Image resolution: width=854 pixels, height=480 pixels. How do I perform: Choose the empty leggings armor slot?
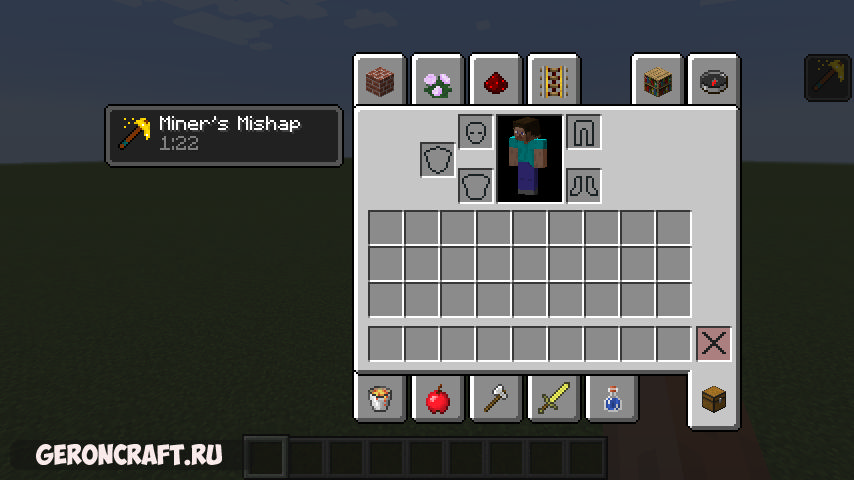coord(584,132)
